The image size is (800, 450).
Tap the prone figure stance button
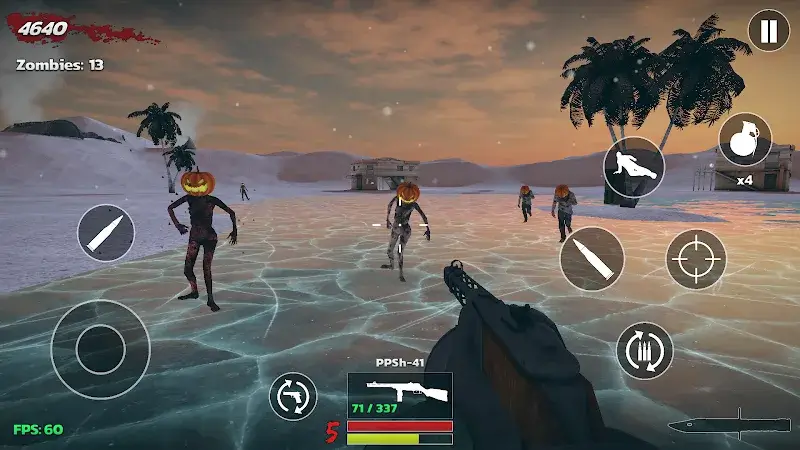click(x=634, y=167)
